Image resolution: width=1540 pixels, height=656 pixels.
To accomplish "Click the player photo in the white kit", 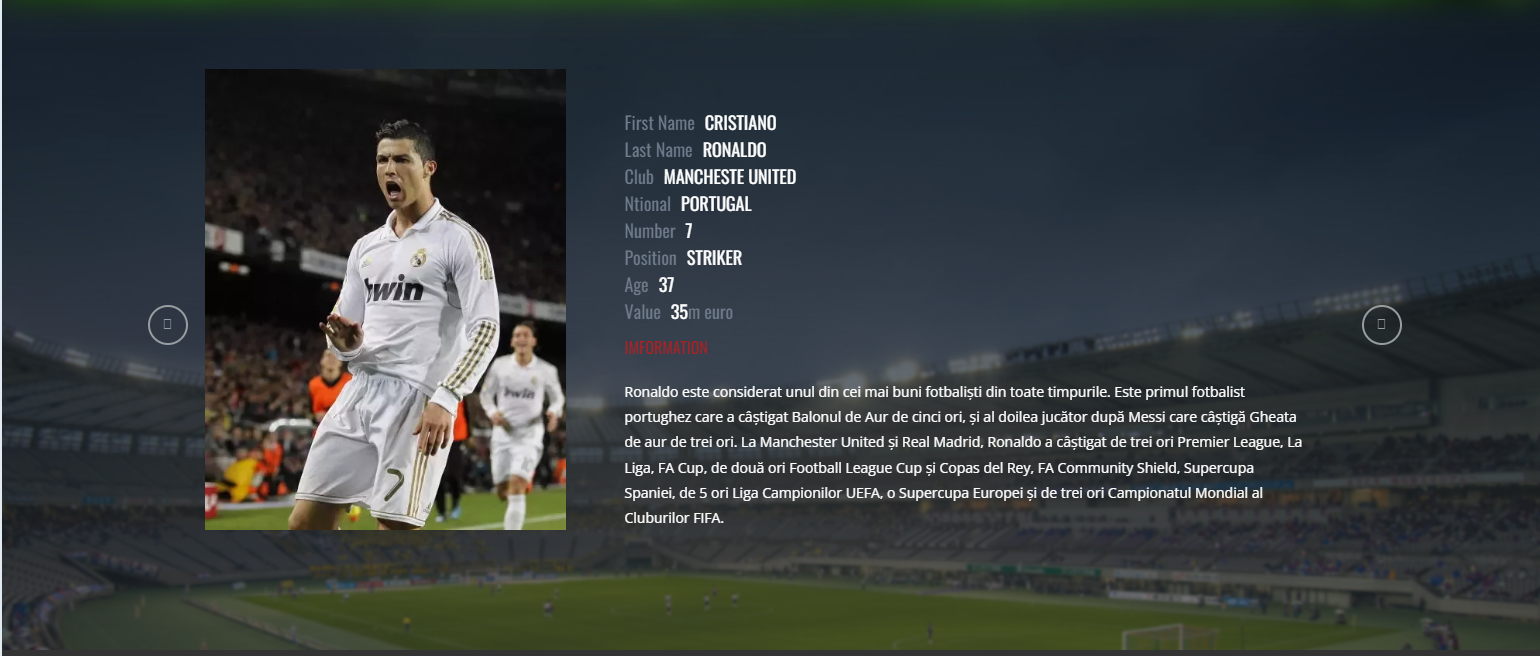I will coord(385,299).
